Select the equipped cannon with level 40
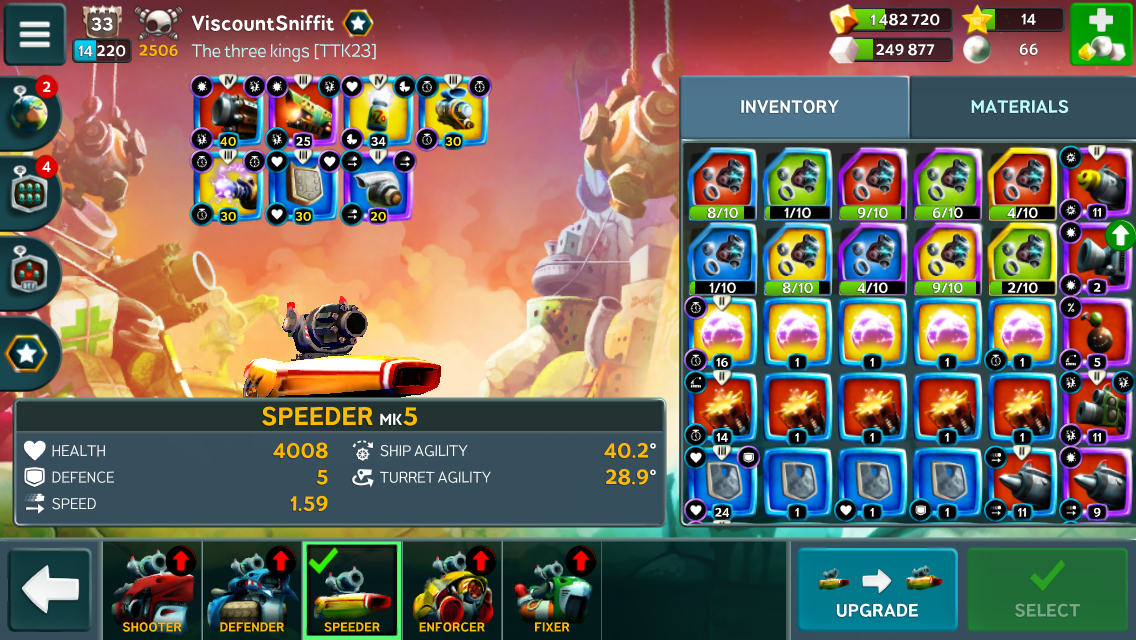The height and width of the screenshot is (640, 1136). pos(228,112)
